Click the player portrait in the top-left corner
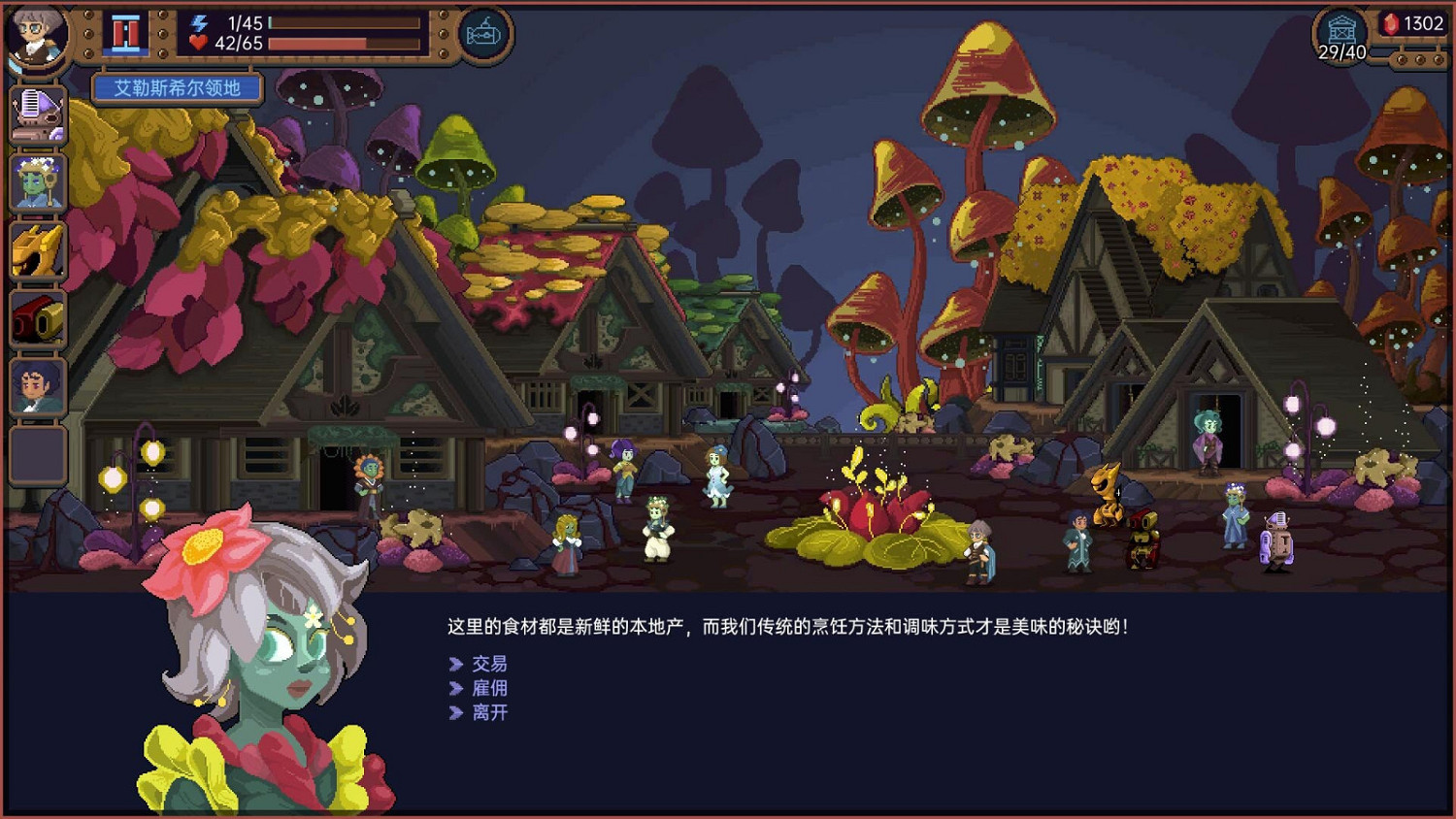This screenshot has height=819, width=1456. (37, 37)
